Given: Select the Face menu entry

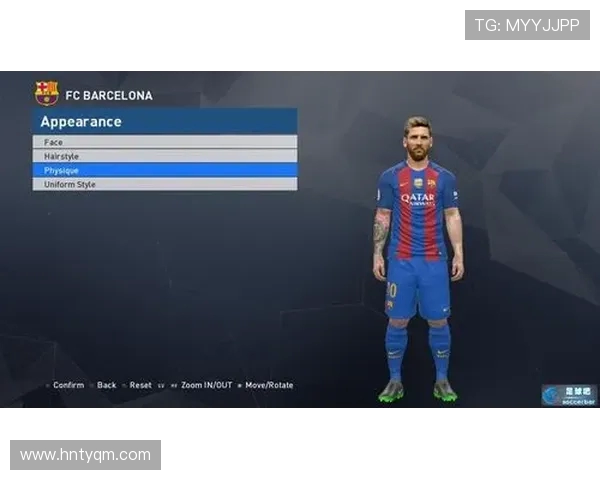Looking at the screenshot, I should pyautogui.click(x=164, y=142).
